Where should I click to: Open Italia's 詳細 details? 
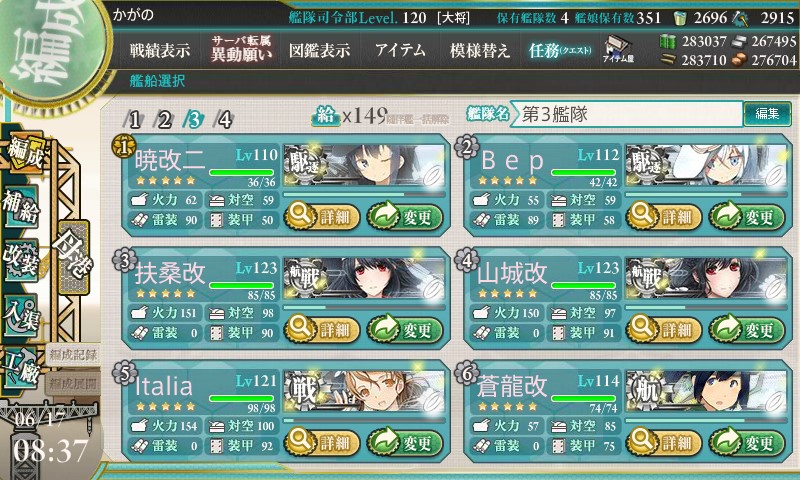(320, 440)
